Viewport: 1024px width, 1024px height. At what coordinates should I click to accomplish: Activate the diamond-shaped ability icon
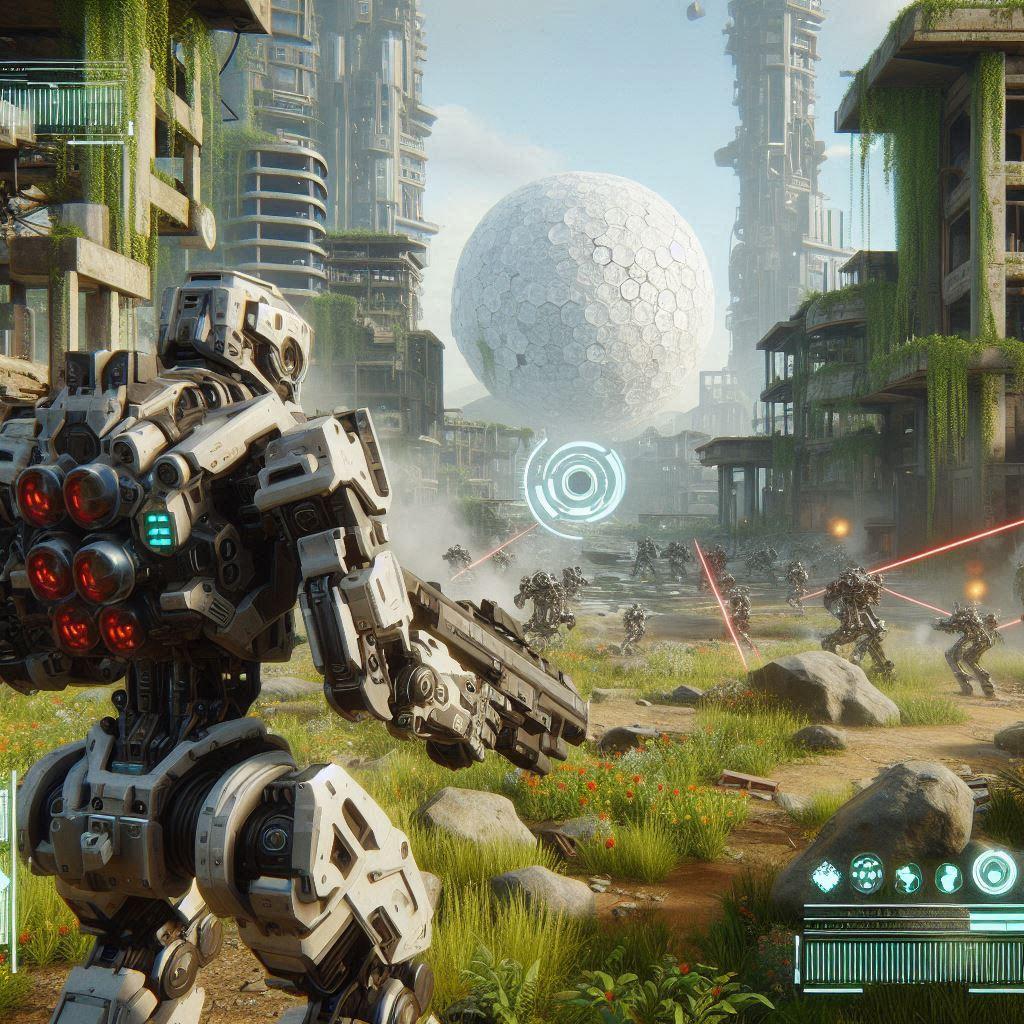click(826, 877)
